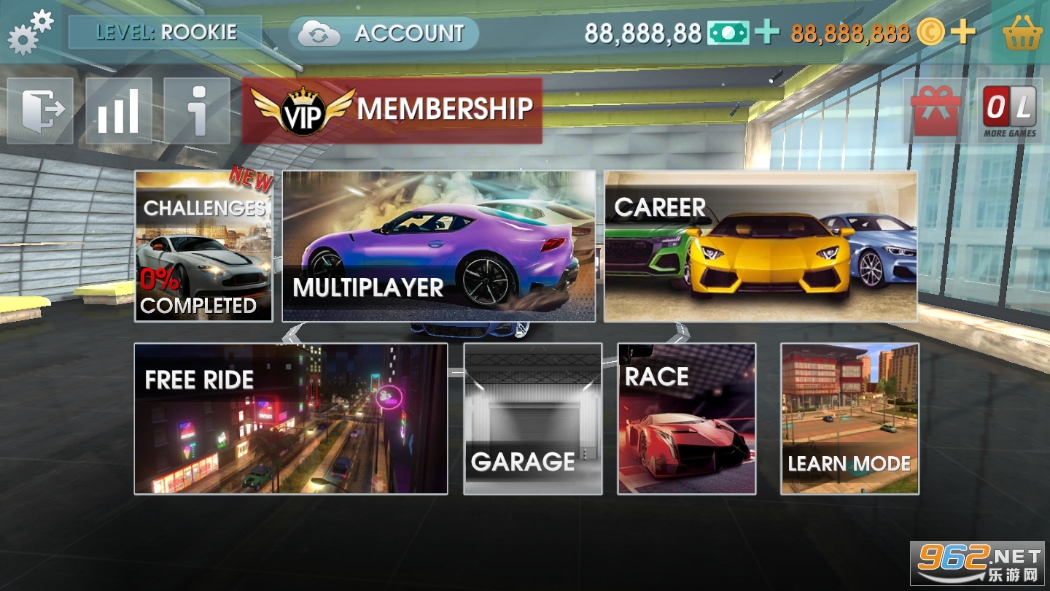Claim the red gift box
Image resolution: width=1050 pixels, height=591 pixels.
pos(935,110)
